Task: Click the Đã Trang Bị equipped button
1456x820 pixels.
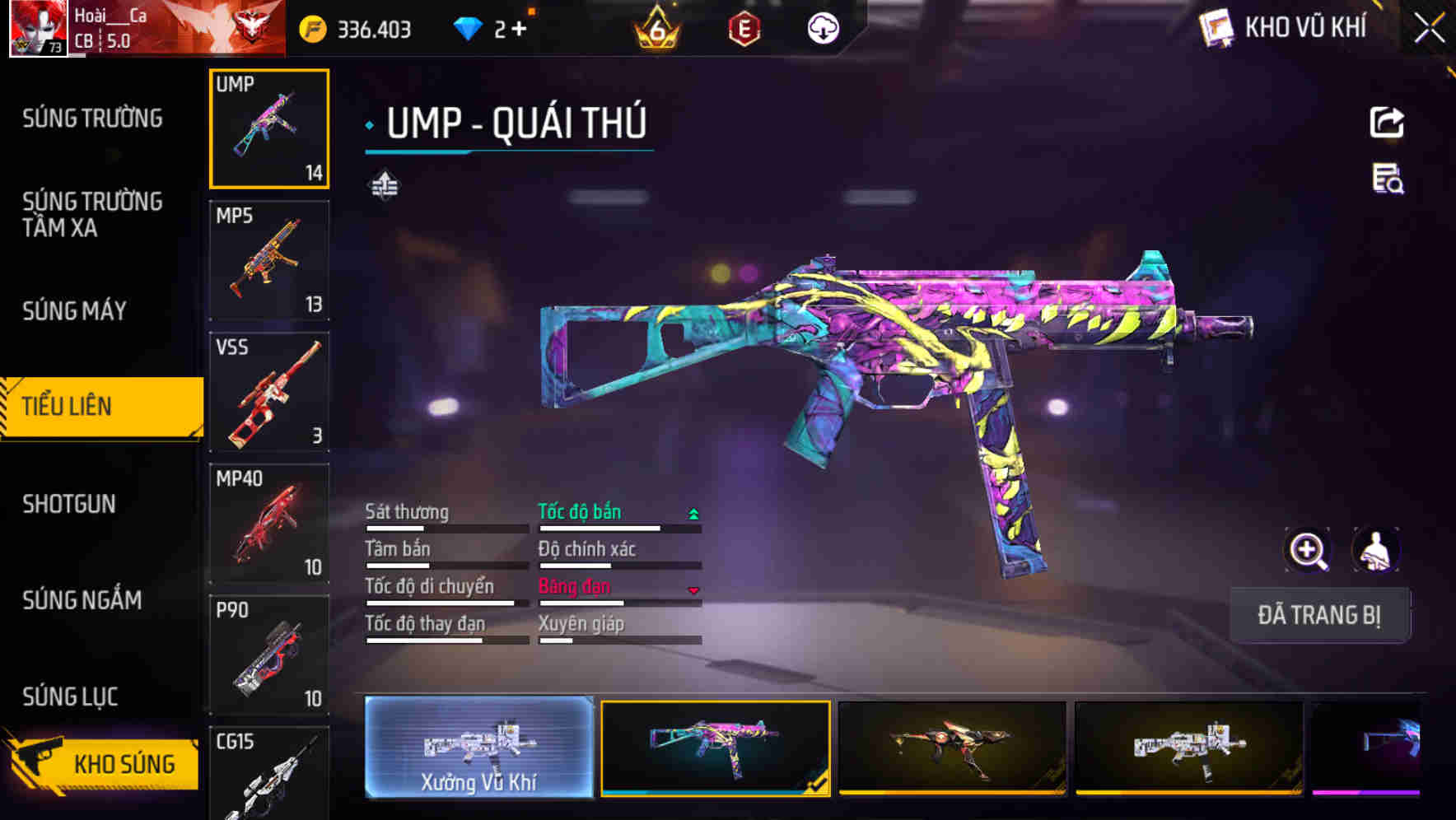Action: (1318, 615)
